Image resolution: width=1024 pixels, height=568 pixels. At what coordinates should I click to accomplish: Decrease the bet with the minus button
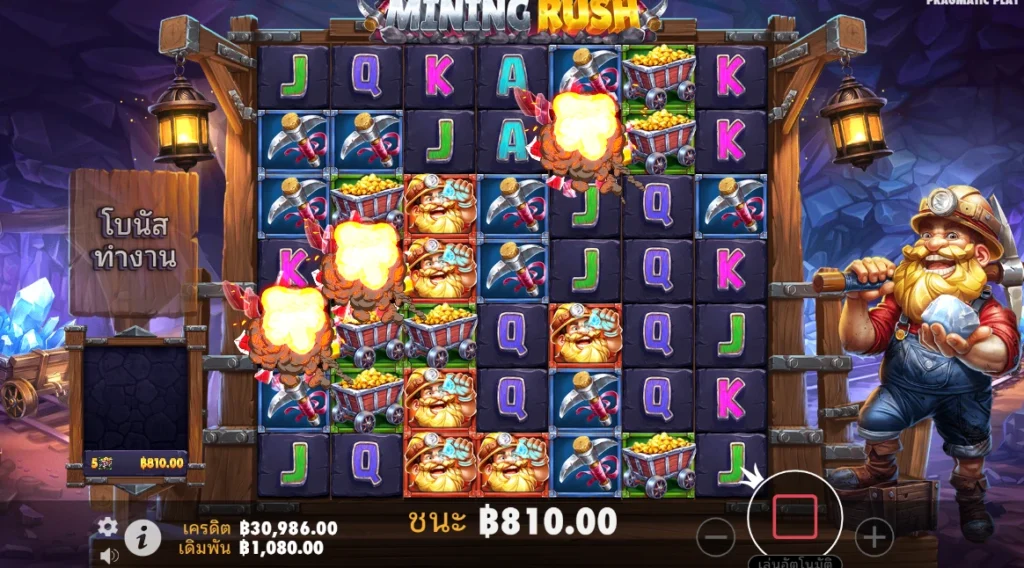click(x=715, y=538)
